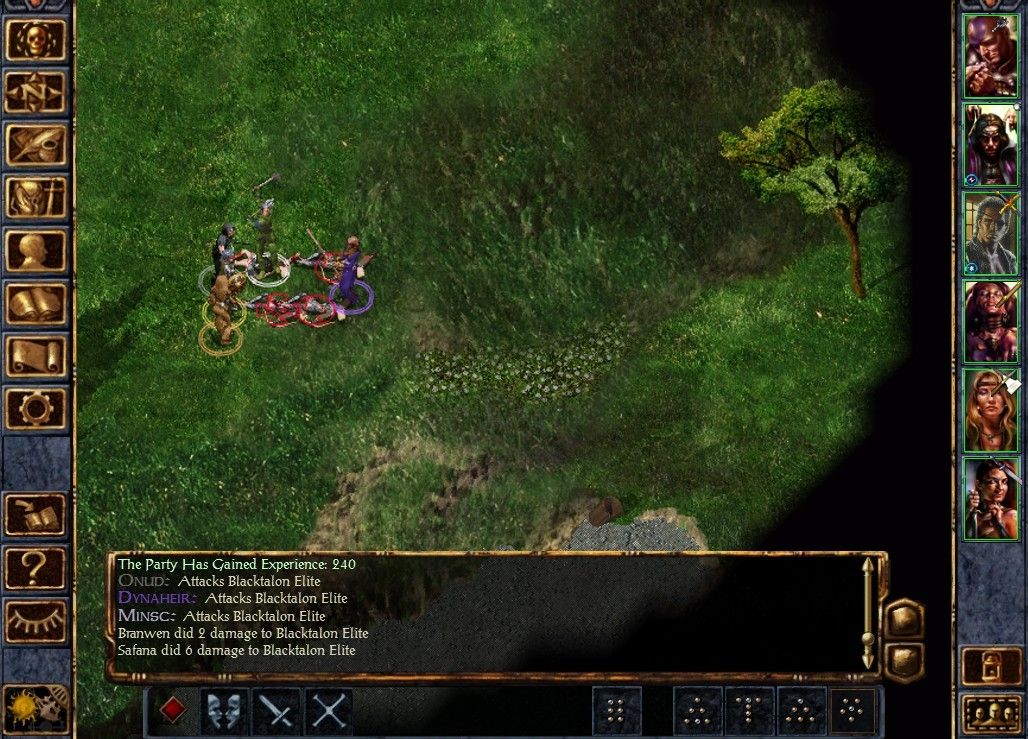Toggle the padlock button below the portraits

[990, 666]
